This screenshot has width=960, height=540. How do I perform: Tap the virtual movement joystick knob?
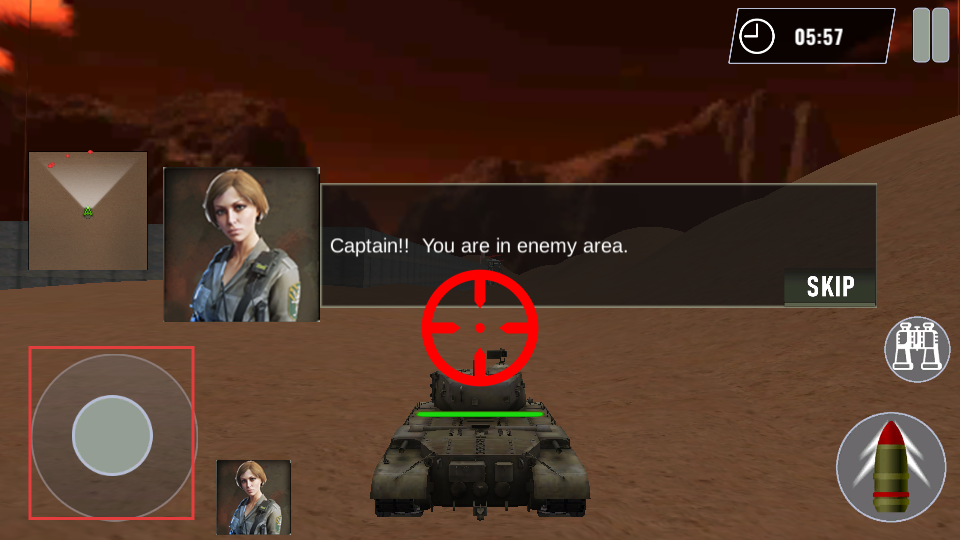point(112,435)
